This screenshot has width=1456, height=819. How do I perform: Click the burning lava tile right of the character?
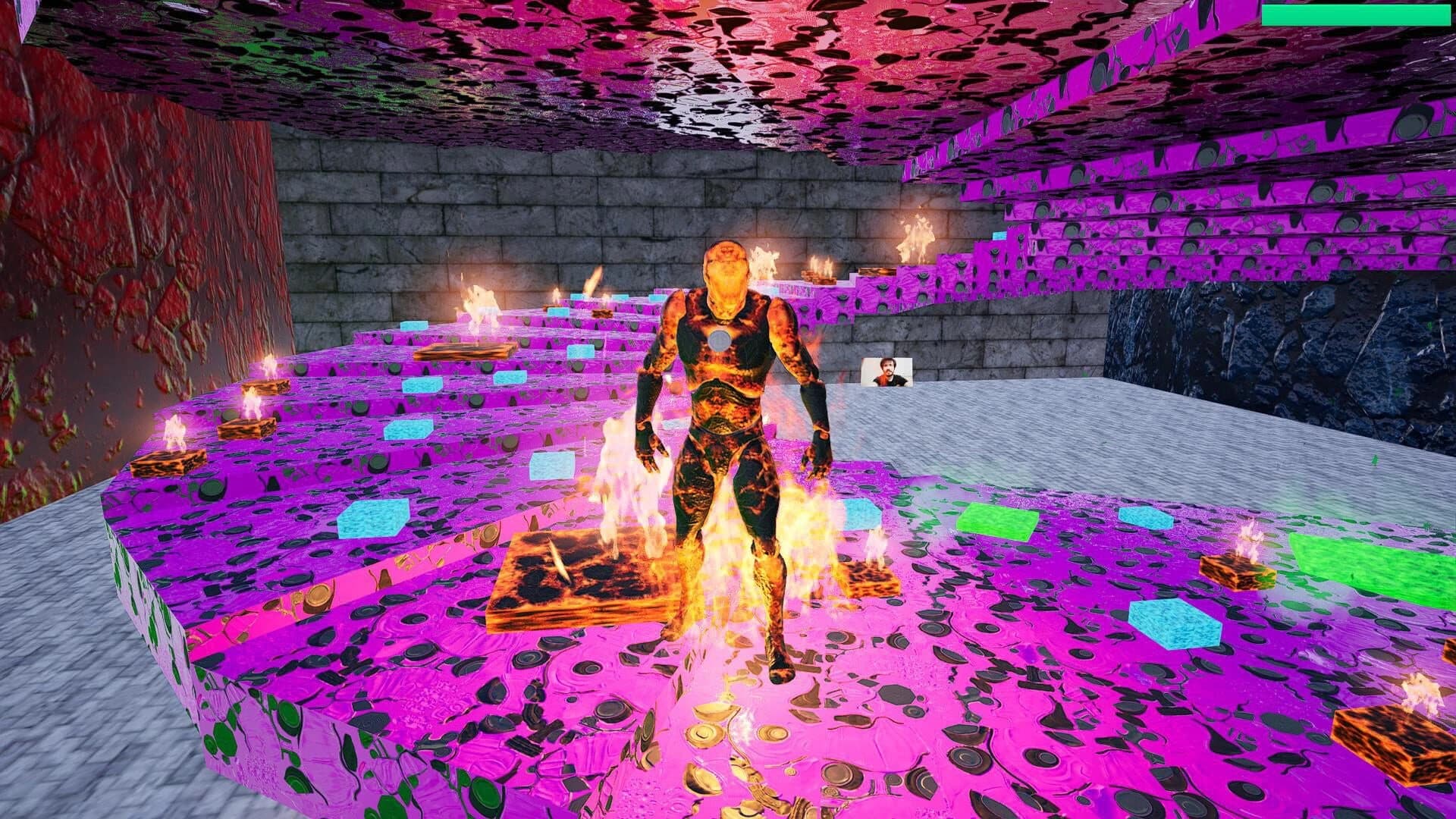(x=872, y=580)
